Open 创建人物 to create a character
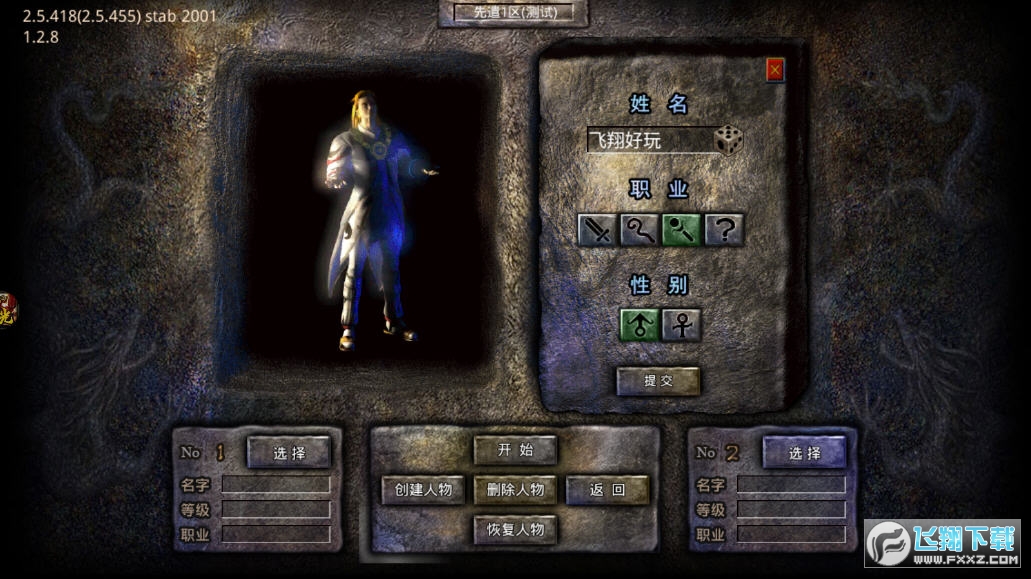The height and width of the screenshot is (579, 1031). point(423,489)
